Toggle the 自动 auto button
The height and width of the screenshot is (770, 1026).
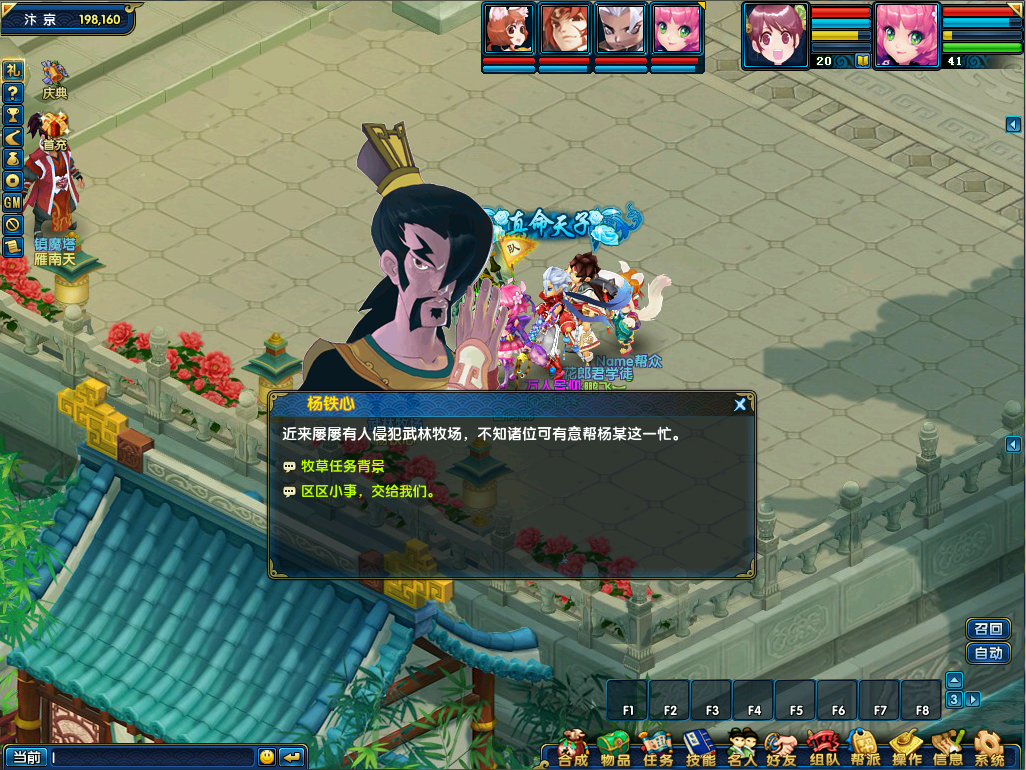[988, 654]
